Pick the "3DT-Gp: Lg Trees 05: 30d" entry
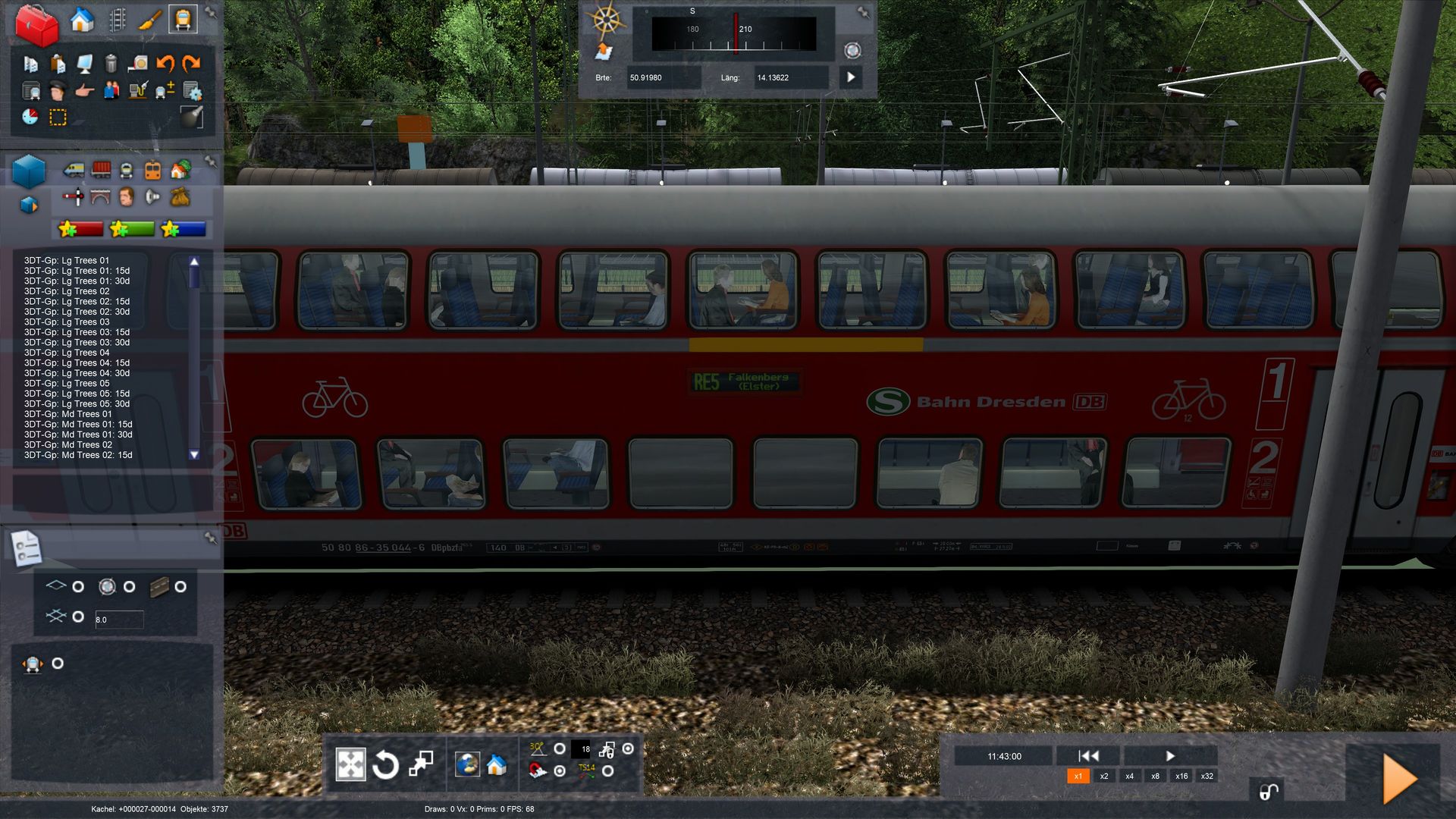1456x819 pixels. (77, 404)
